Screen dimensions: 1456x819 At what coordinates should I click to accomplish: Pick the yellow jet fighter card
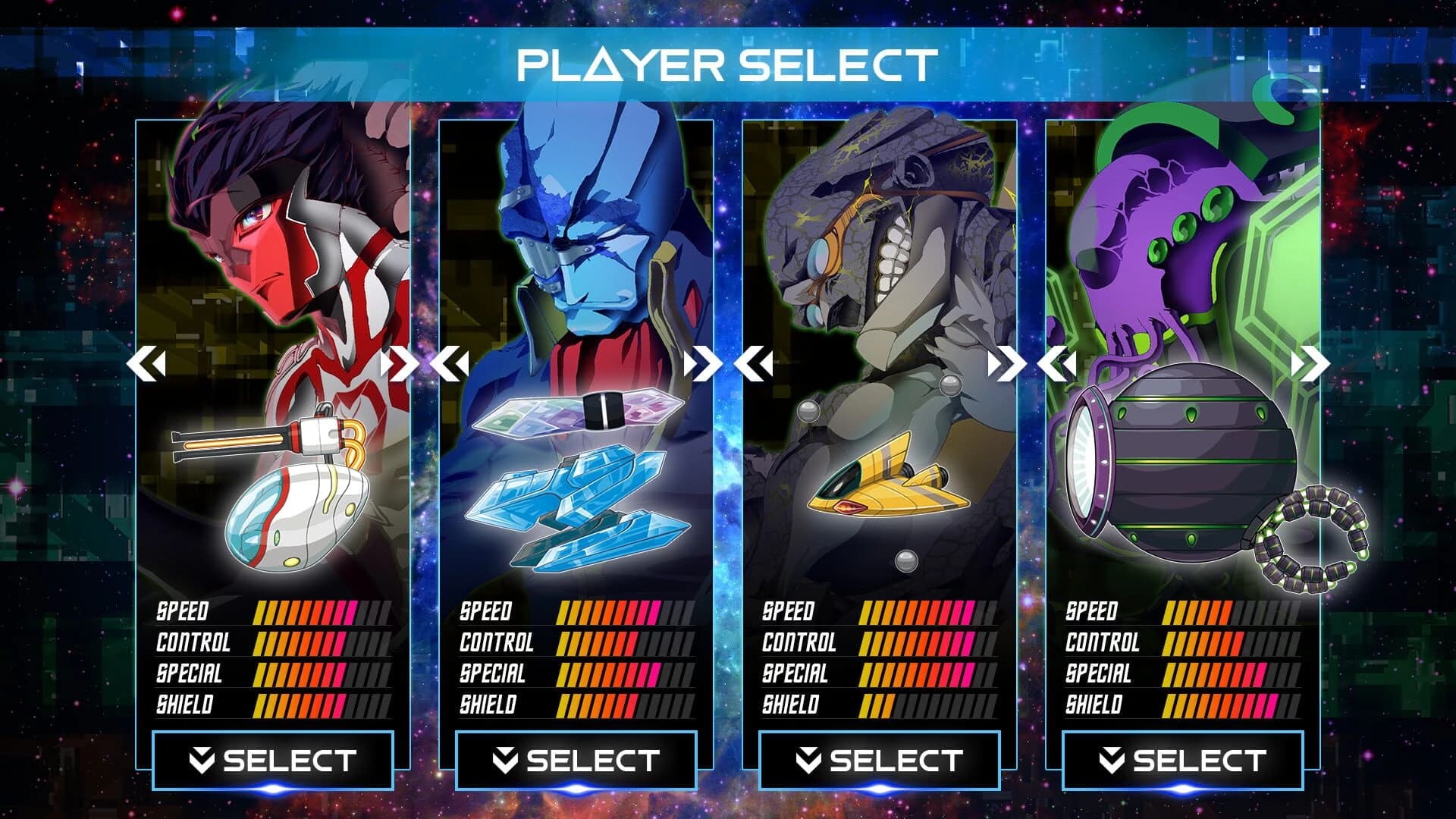tap(887, 478)
